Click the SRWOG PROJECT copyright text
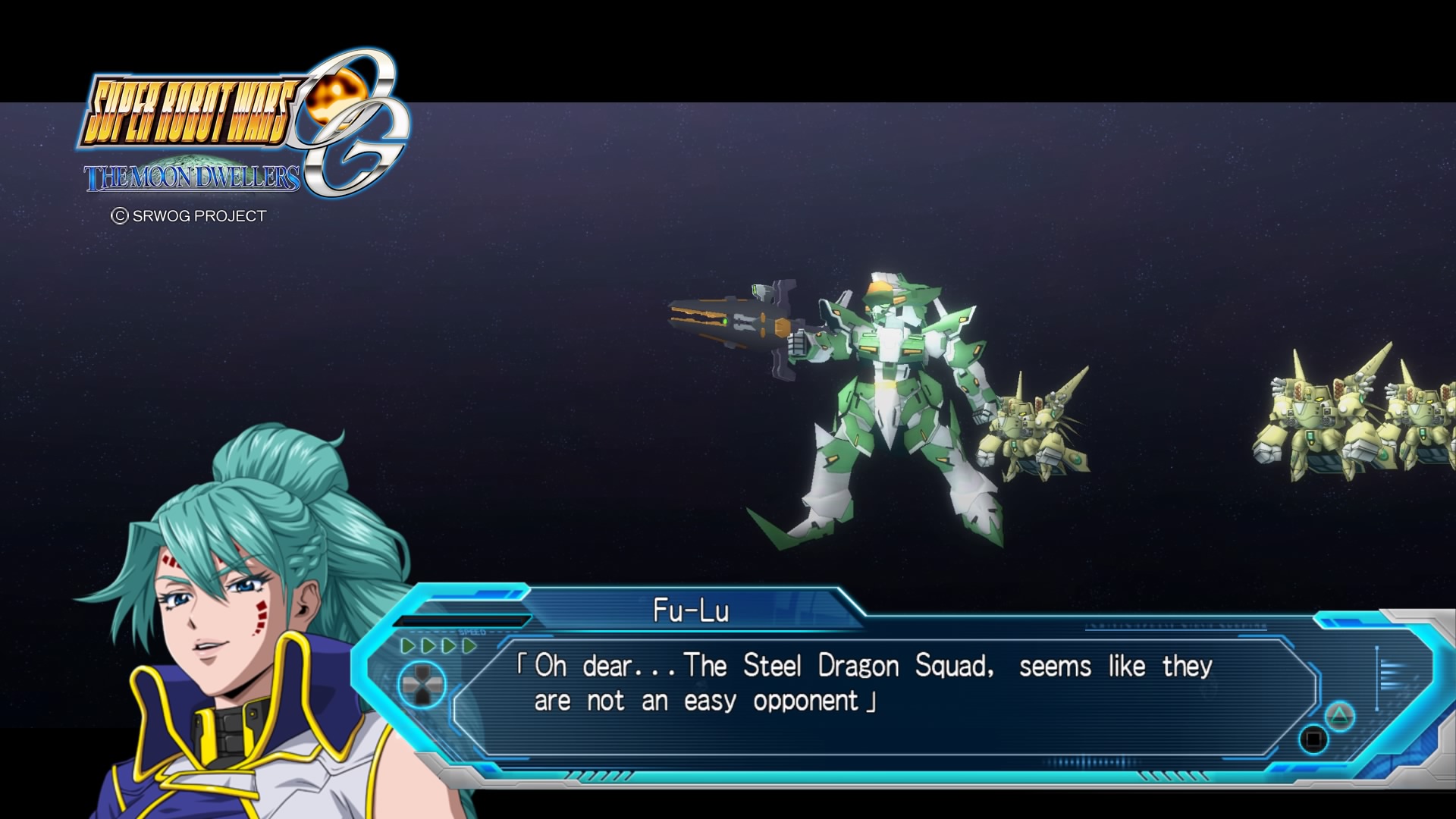 coord(190,216)
